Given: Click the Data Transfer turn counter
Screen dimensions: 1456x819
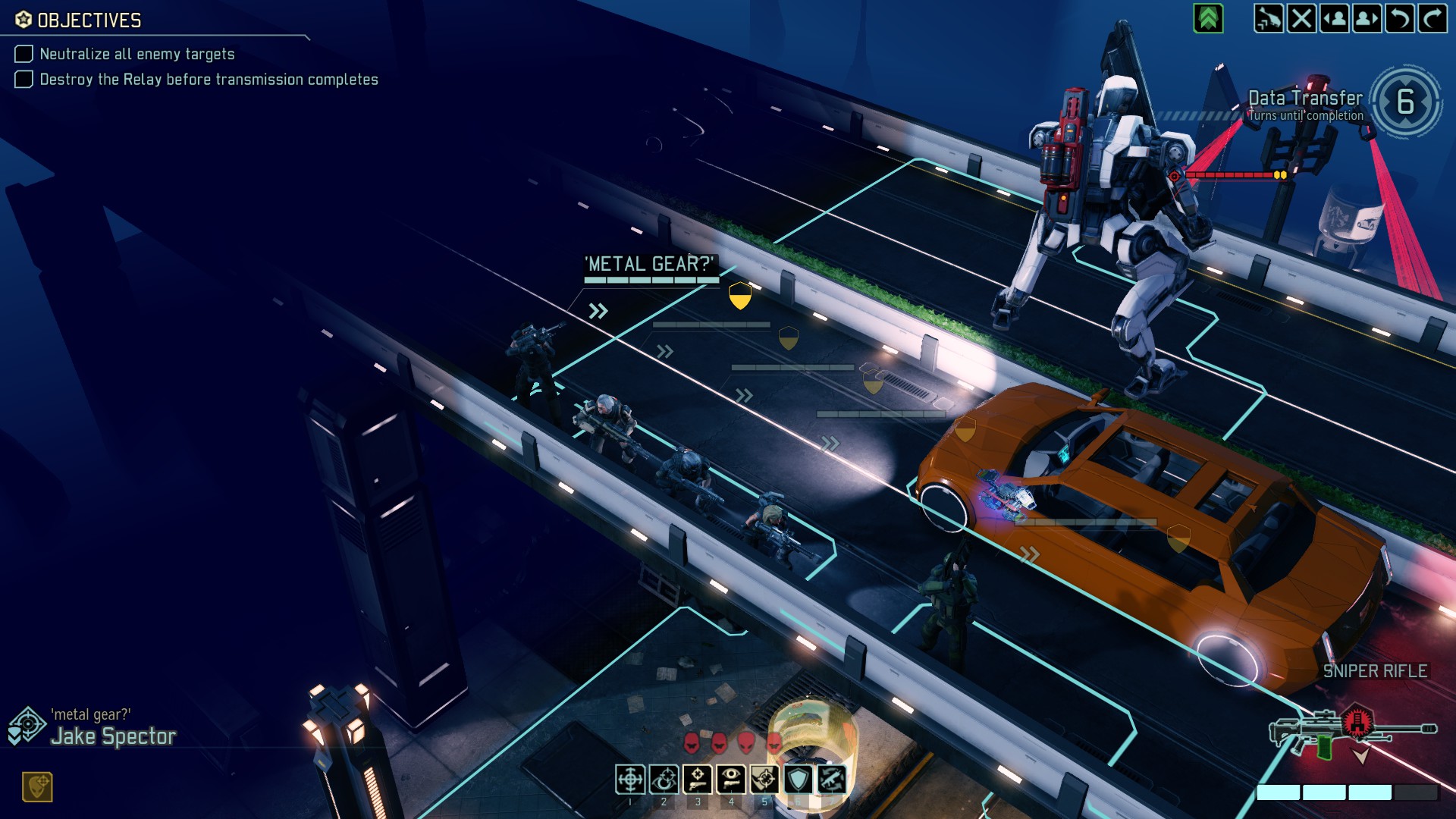Looking at the screenshot, I should pos(1405,102).
